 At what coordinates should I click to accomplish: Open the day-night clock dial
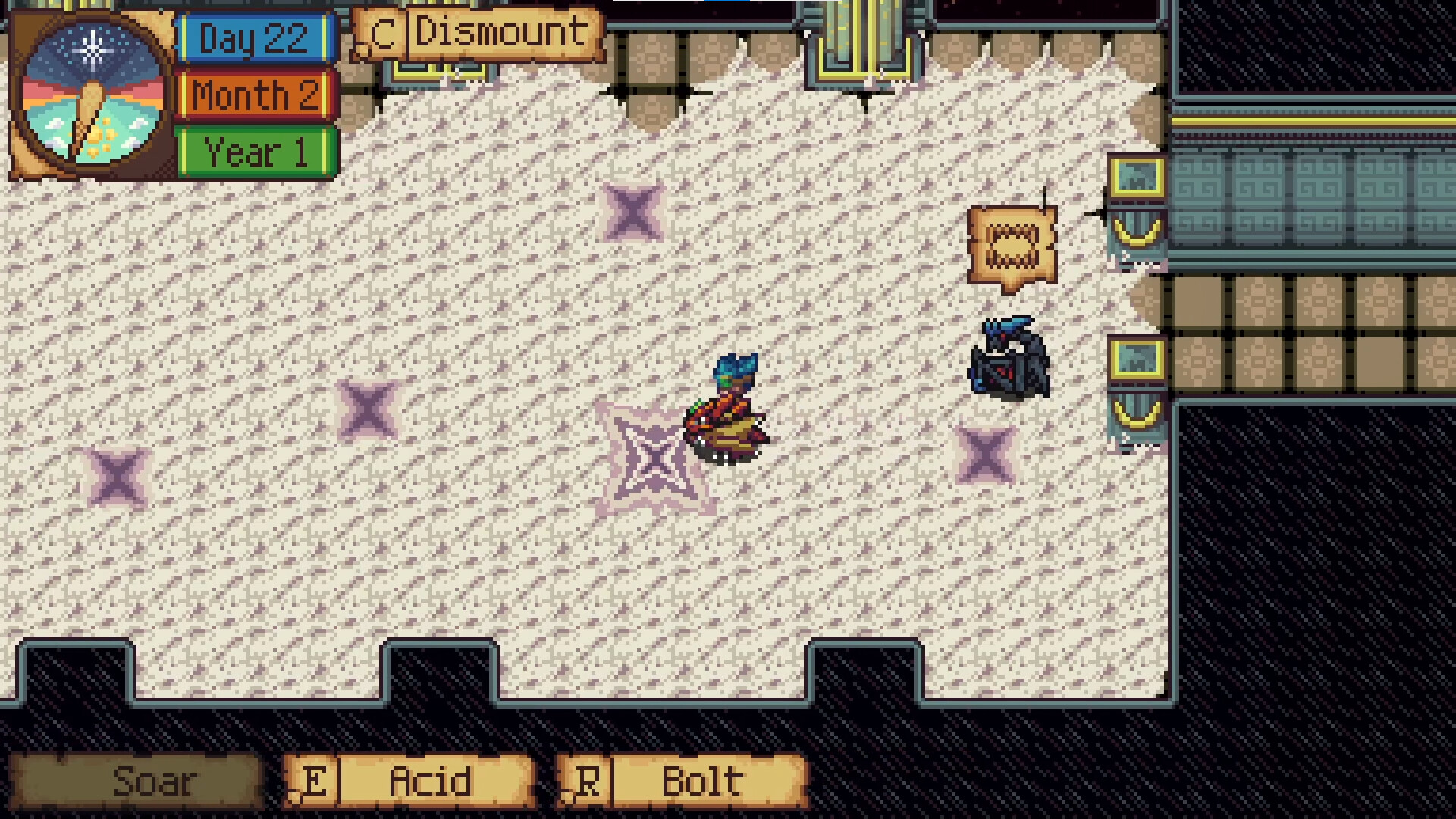(x=93, y=93)
